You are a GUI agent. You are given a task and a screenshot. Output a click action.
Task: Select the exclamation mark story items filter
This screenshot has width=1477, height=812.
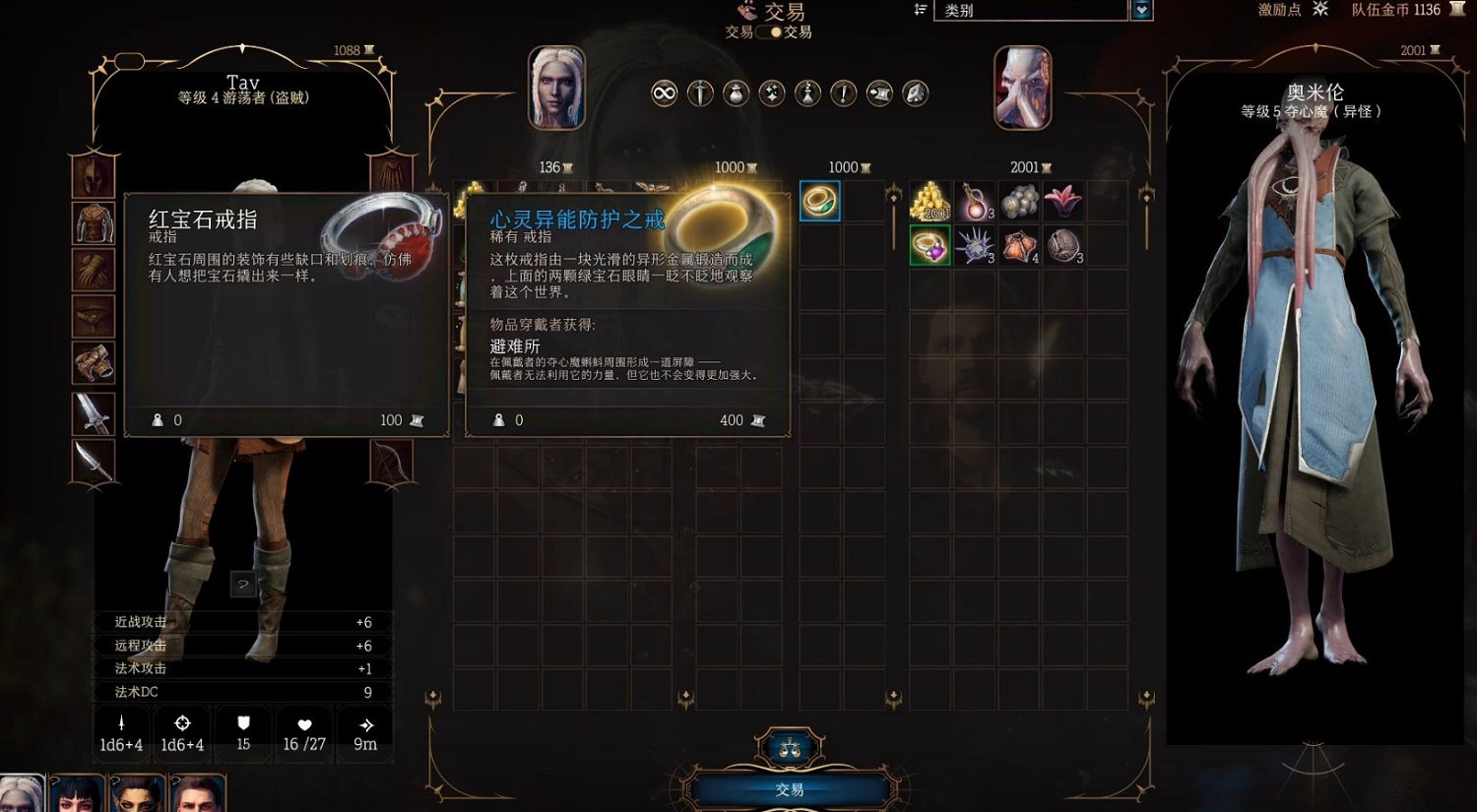coord(844,93)
